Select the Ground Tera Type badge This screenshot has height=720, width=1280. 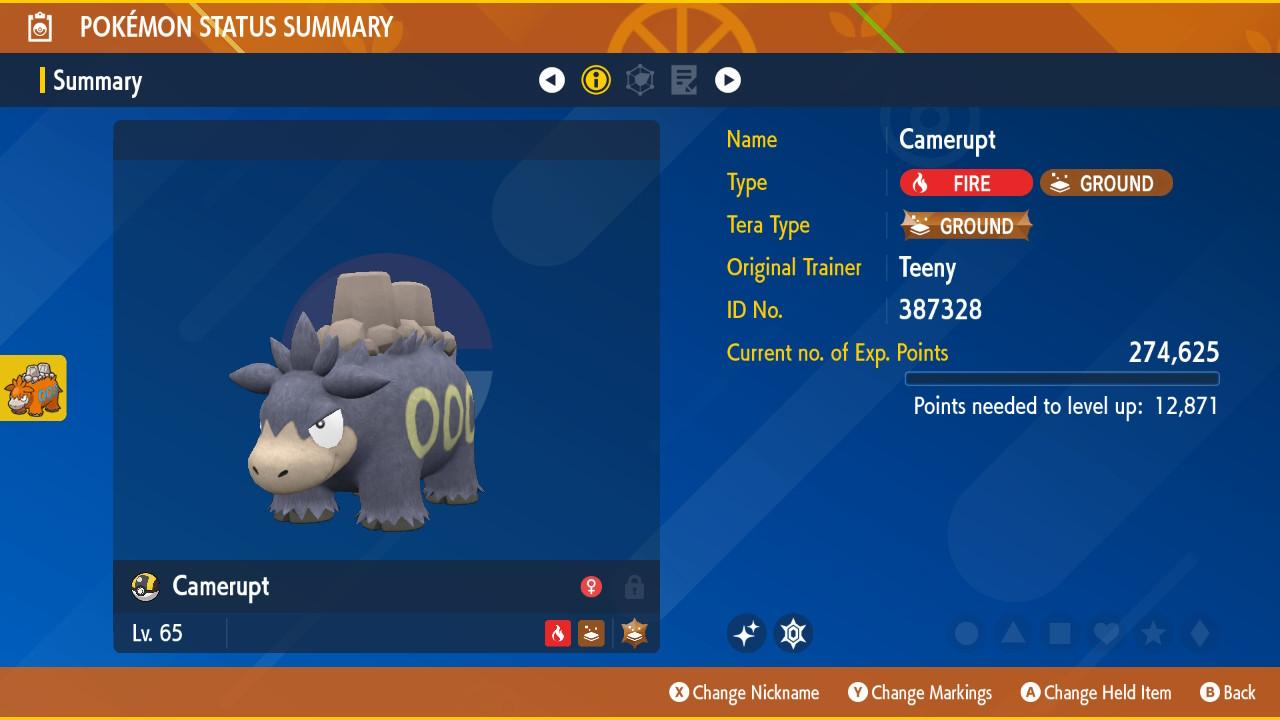pos(965,226)
